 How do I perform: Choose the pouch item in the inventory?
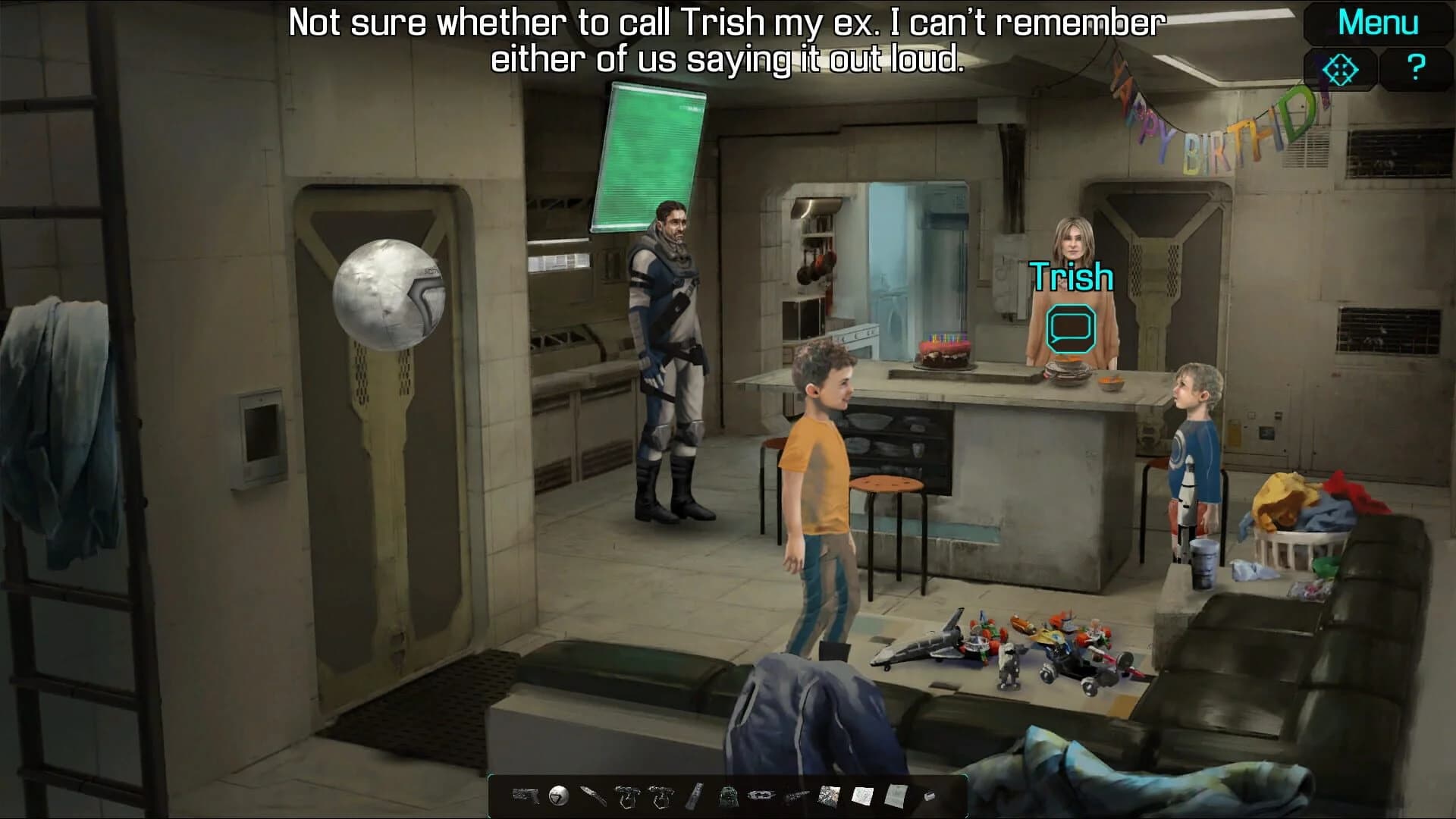coord(726,798)
